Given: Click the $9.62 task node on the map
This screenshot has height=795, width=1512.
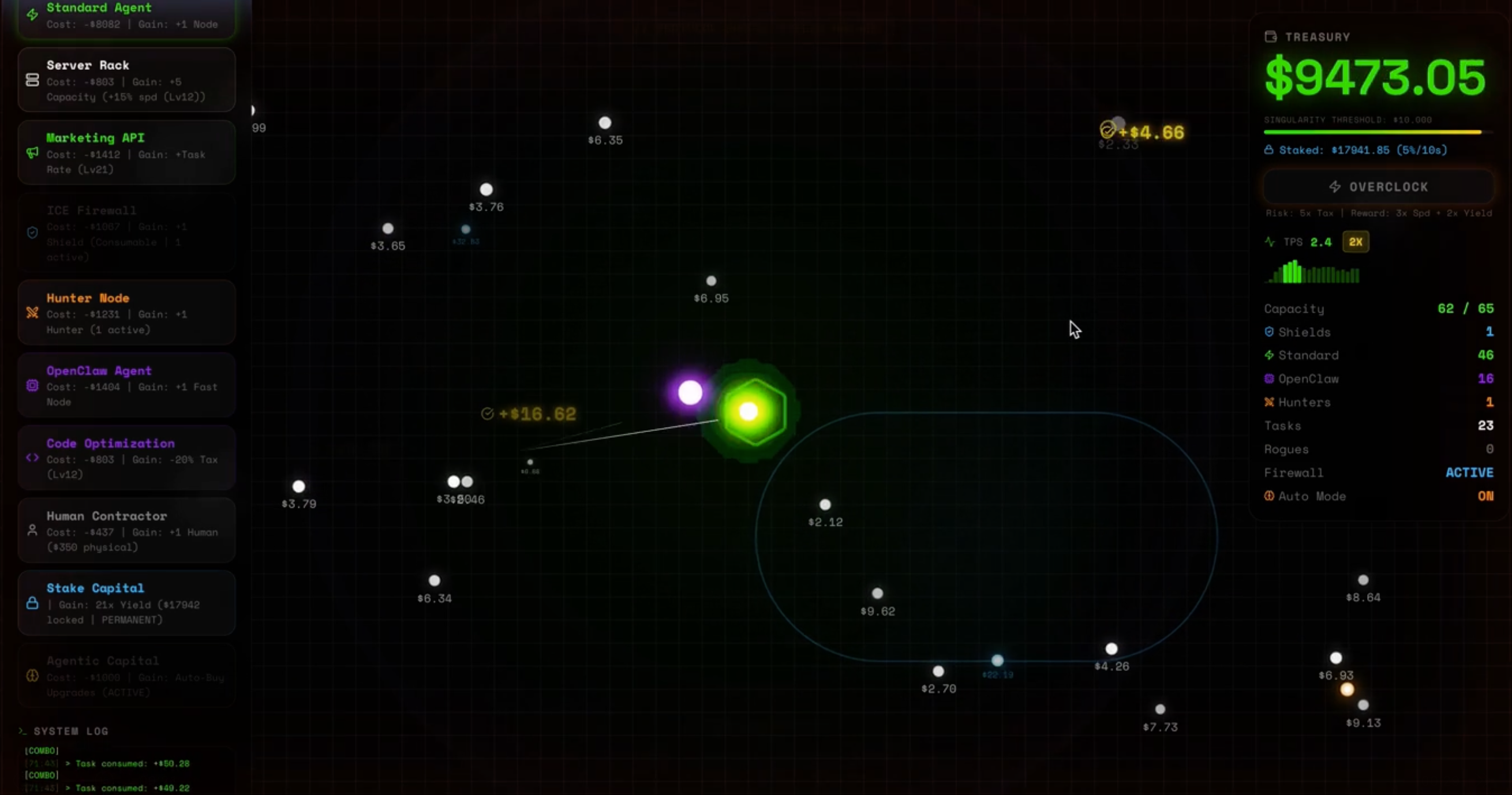Looking at the screenshot, I should [877, 592].
